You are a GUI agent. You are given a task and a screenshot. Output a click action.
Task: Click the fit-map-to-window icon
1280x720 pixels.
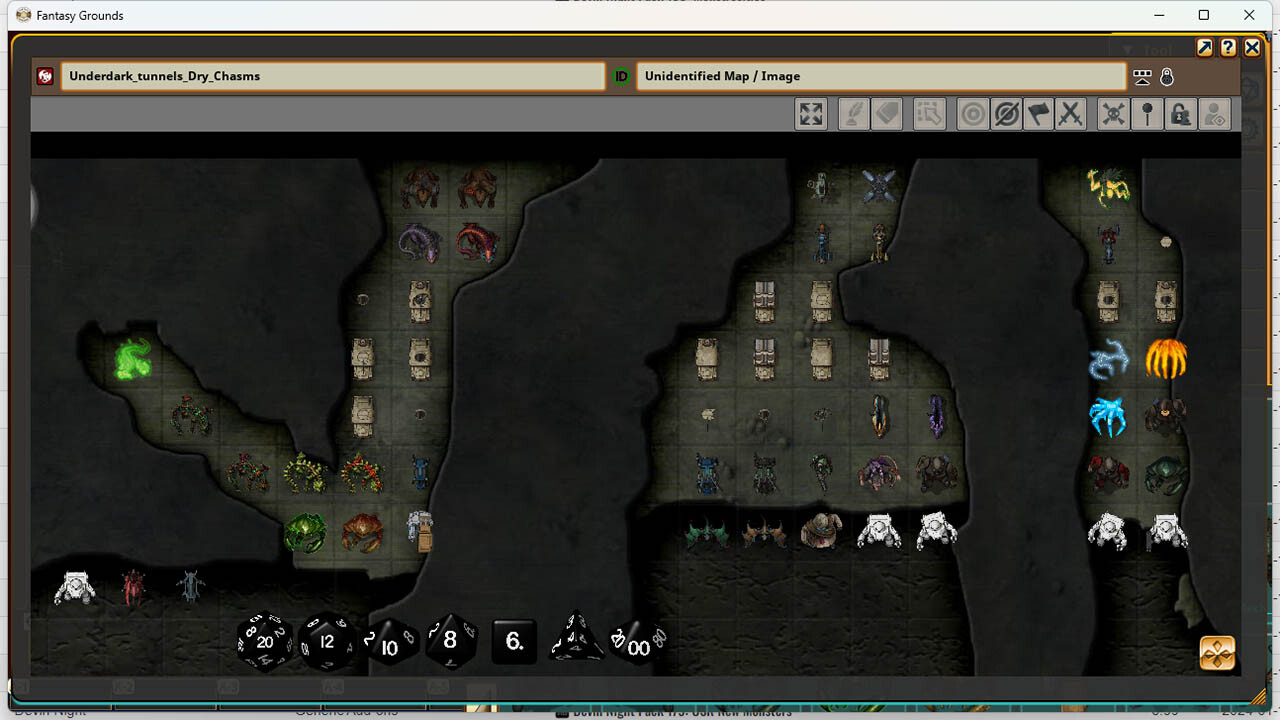810,113
